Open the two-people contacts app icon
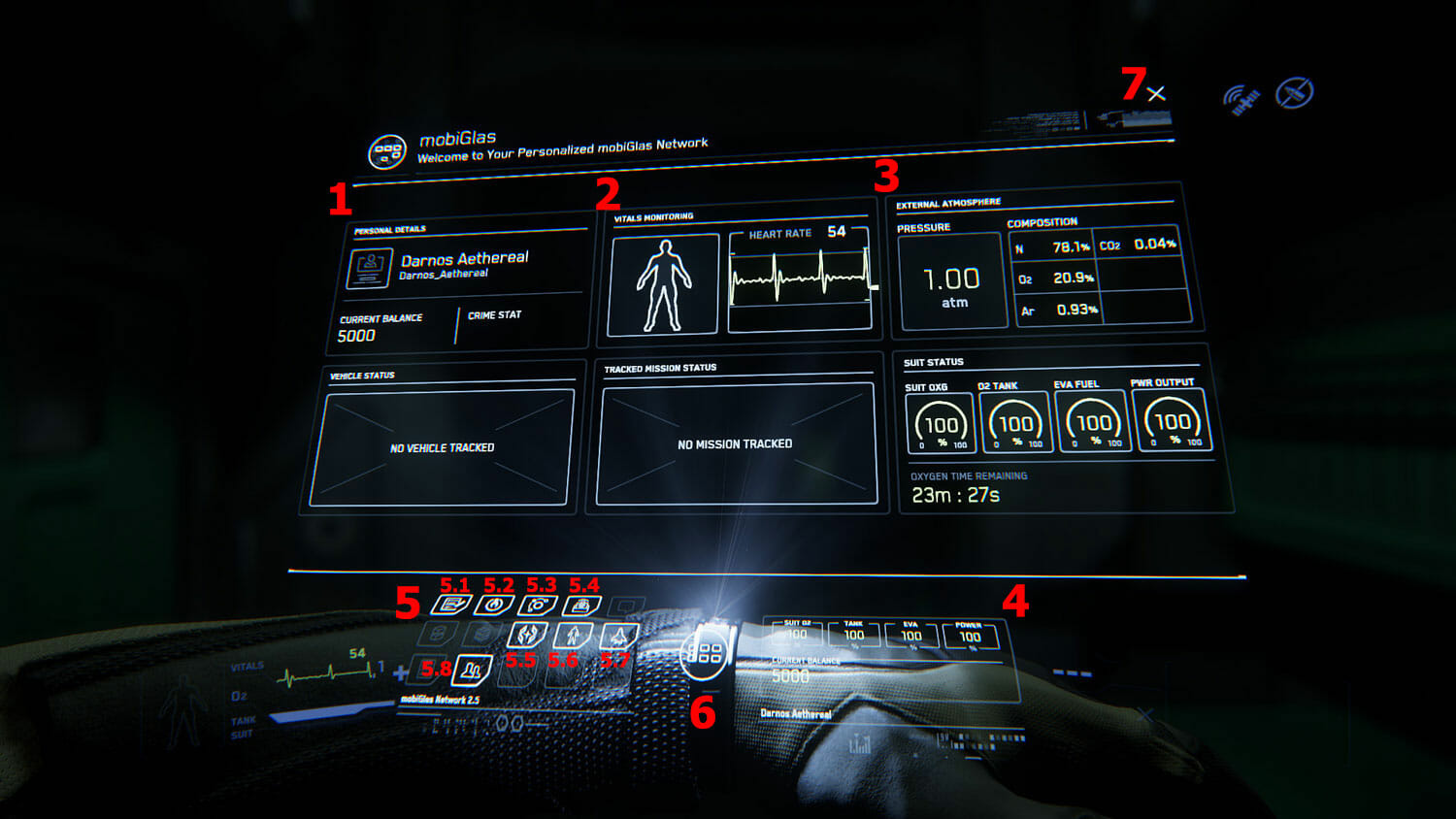This screenshot has height=819, width=1456. click(x=473, y=669)
